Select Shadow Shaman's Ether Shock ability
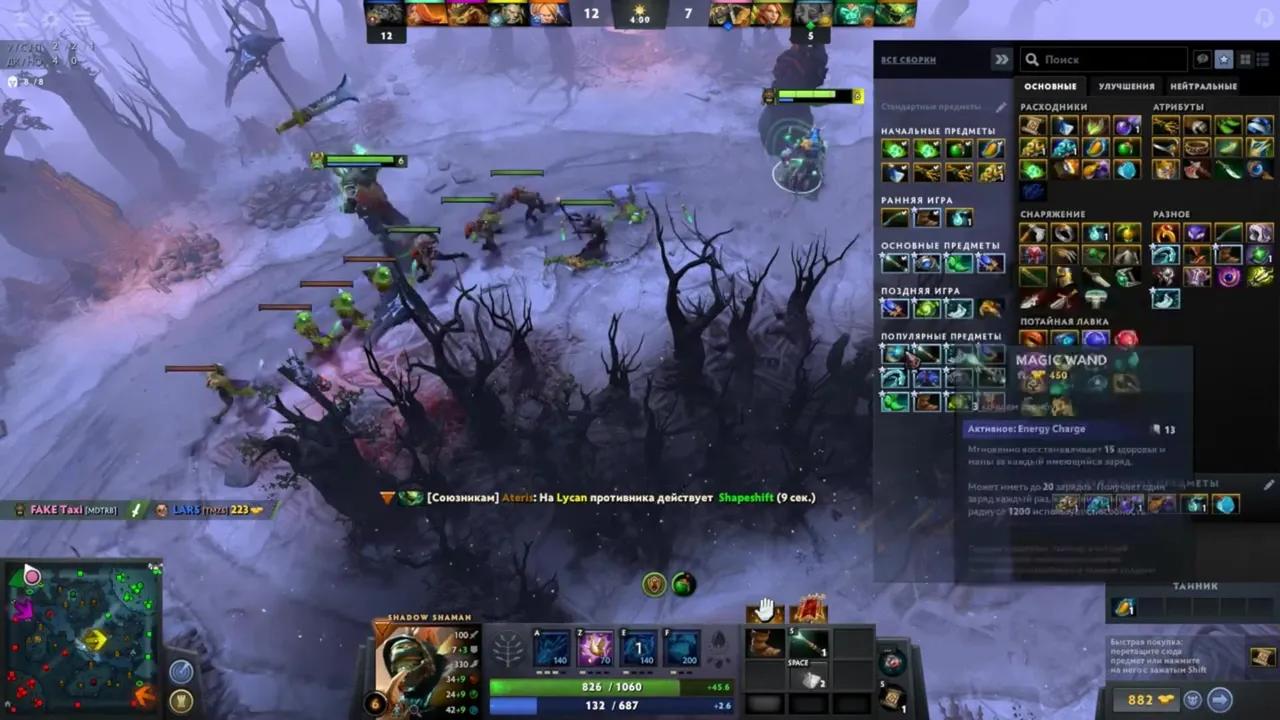The width and height of the screenshot is (1280, 720). click(x=550, y=646)
